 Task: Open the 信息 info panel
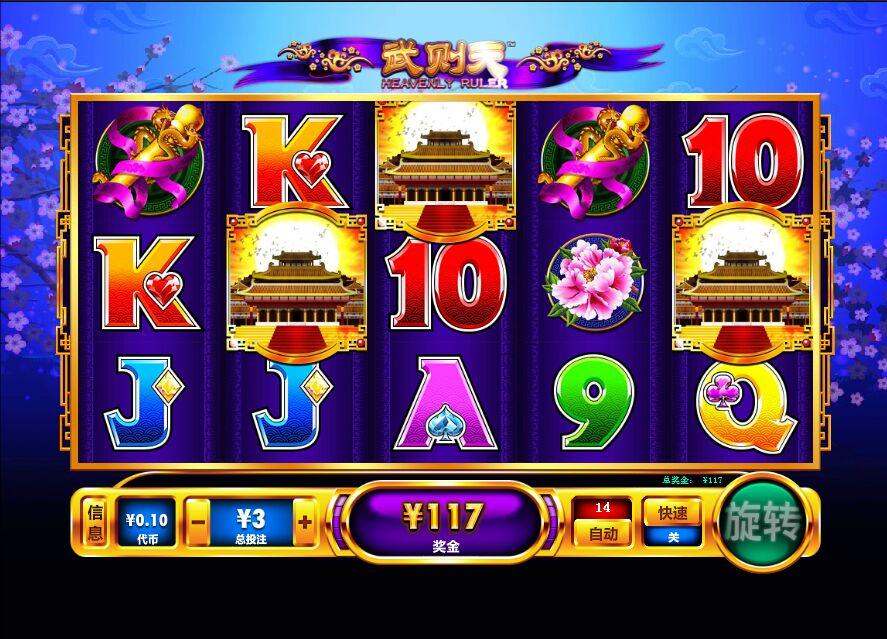(x=95, y=523)
